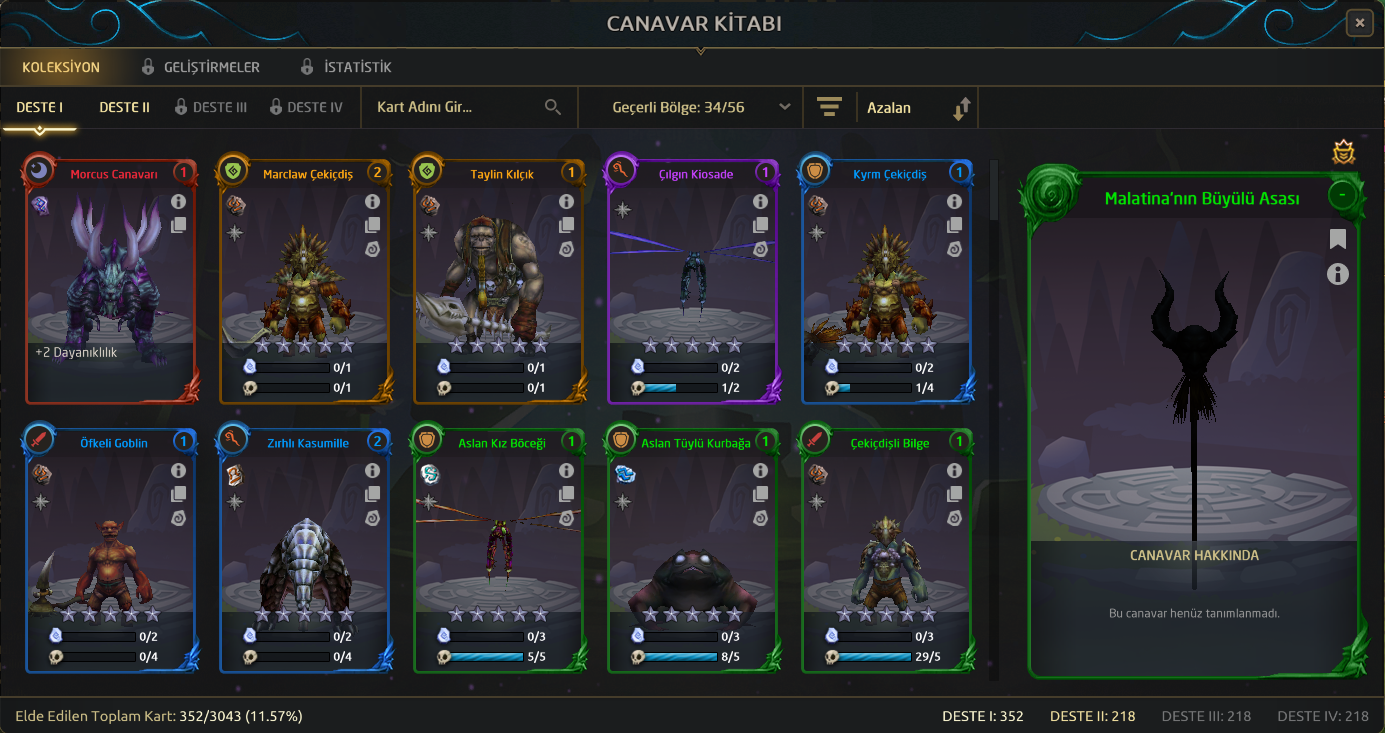Open the İstatistik tab
The image size is (1385, 733).
pyautogui.click(x=346, y=67)
